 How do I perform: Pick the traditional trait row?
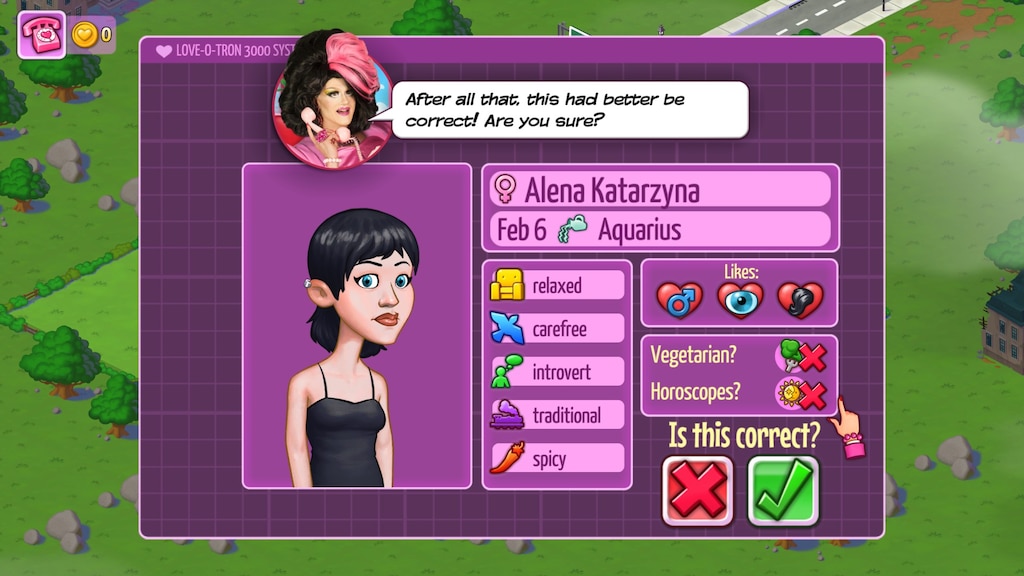(x=557, y=415)
